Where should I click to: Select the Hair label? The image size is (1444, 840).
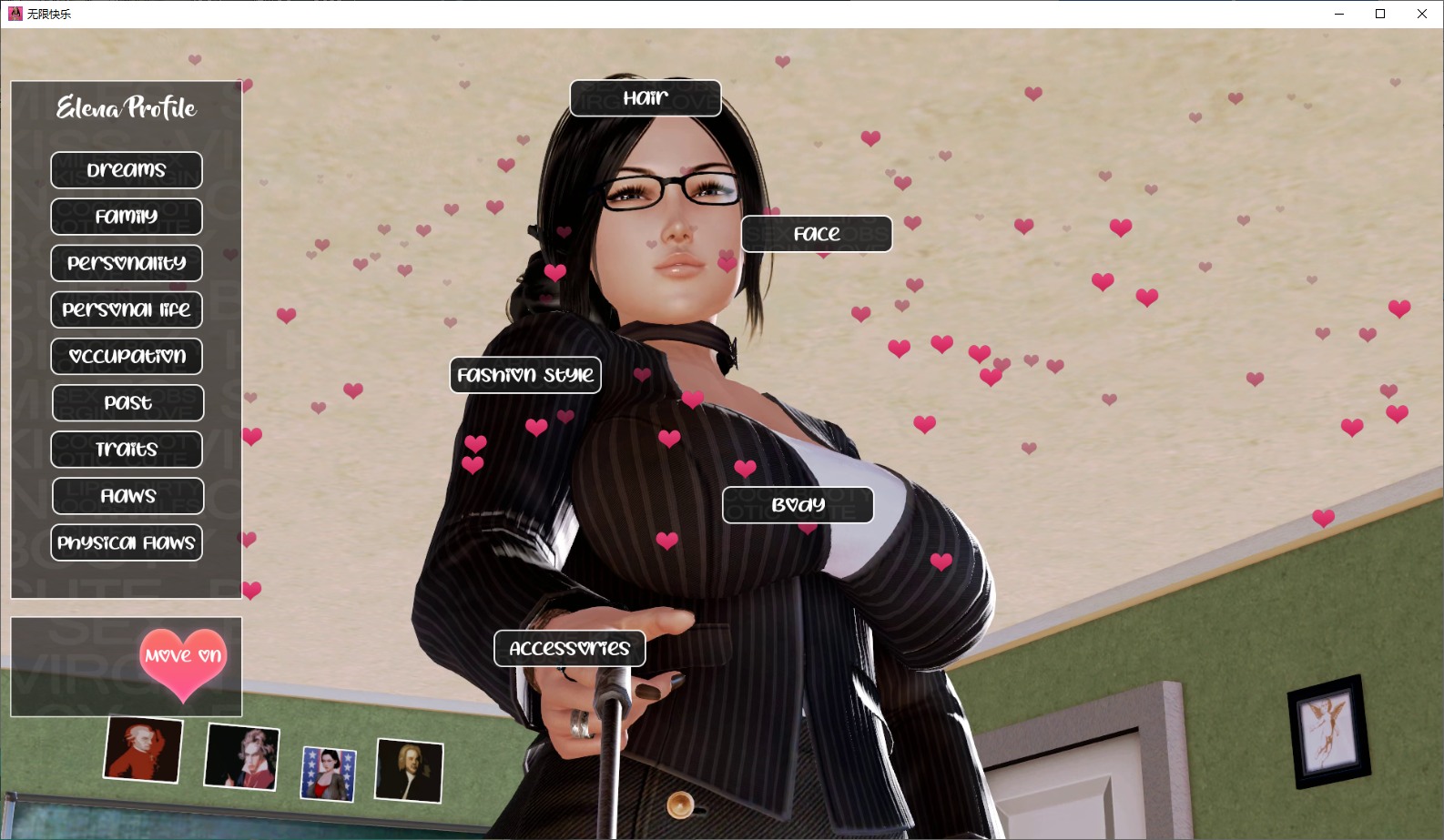pos(646,98)
